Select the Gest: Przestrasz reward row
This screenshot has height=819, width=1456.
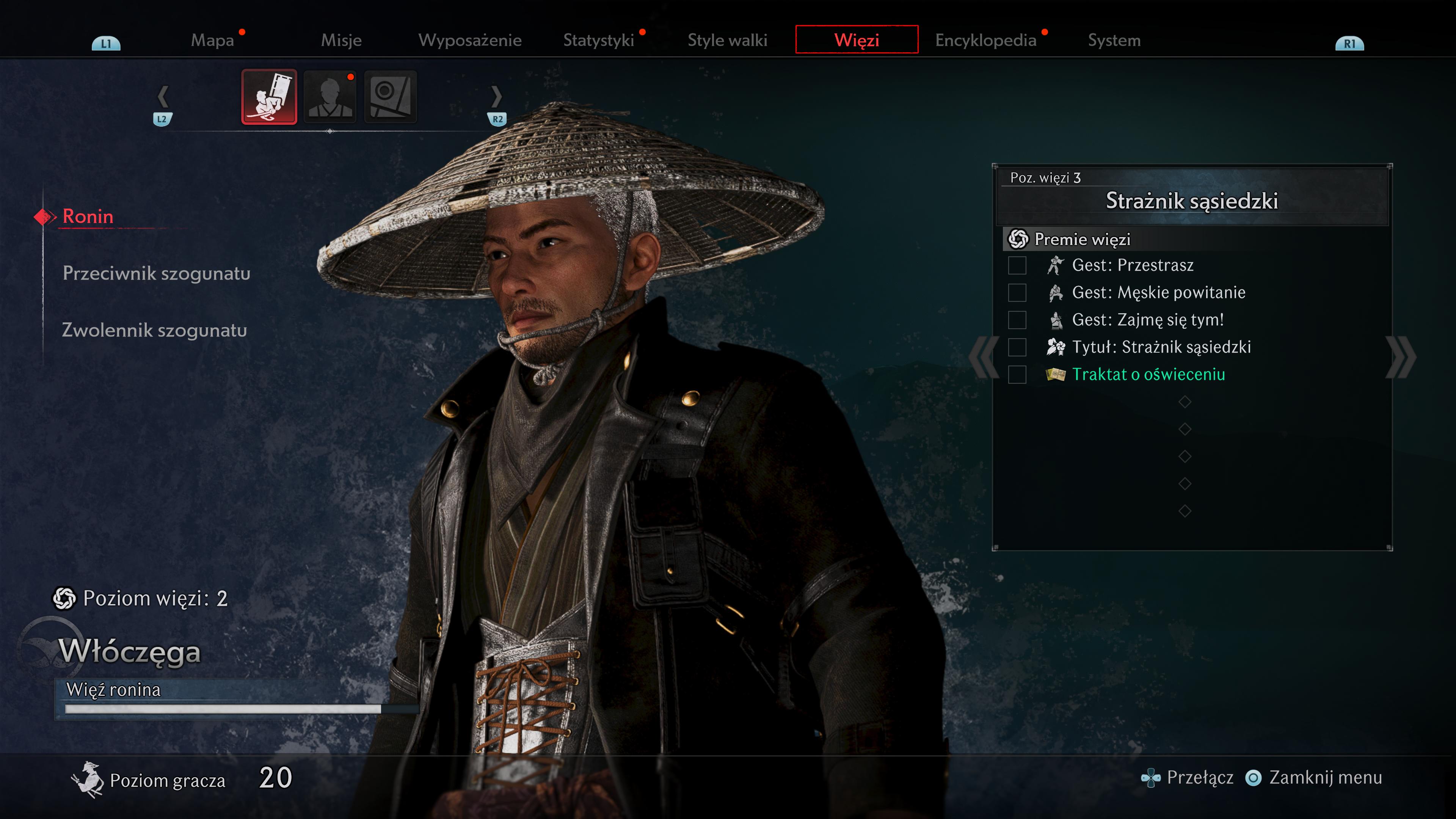(x=1132, y=265)
